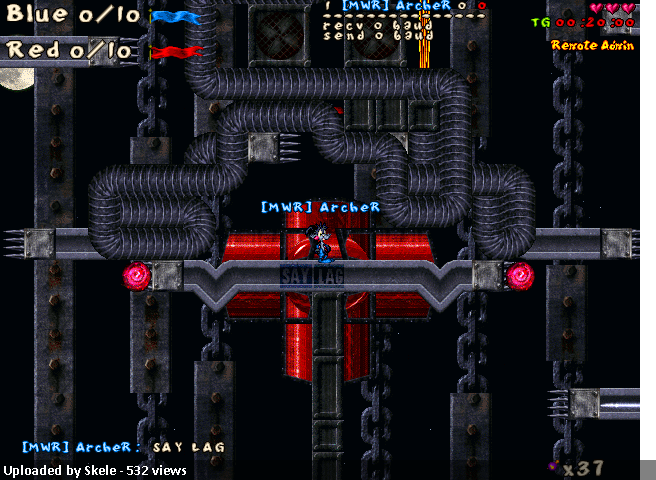Screen dimensions: 656x480
Task: Click the Remote Admin status label
Action: tap(592, 45)
